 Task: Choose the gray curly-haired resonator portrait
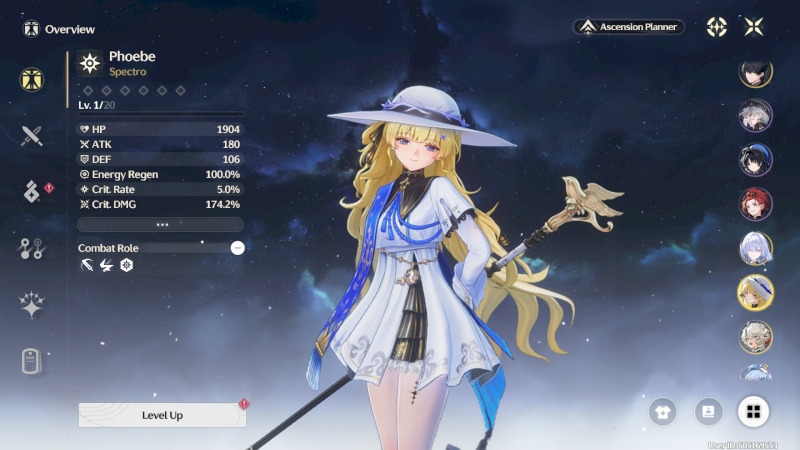point(755,336)
